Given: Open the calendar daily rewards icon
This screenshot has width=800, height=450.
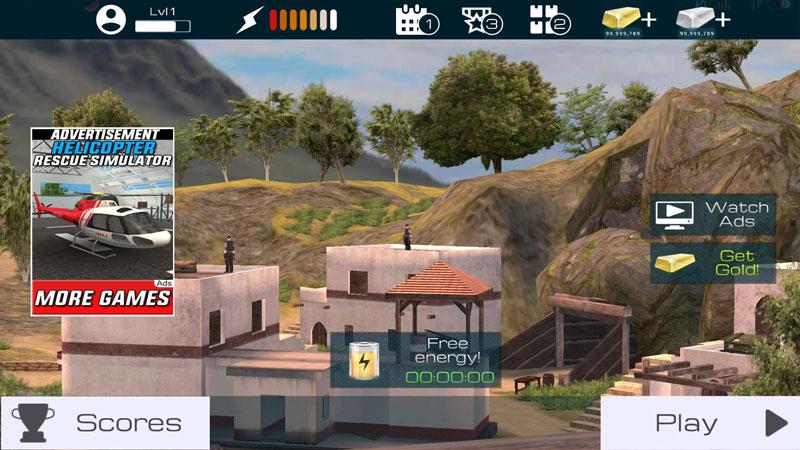Looking at the screenshot, I should pos(417,20).
